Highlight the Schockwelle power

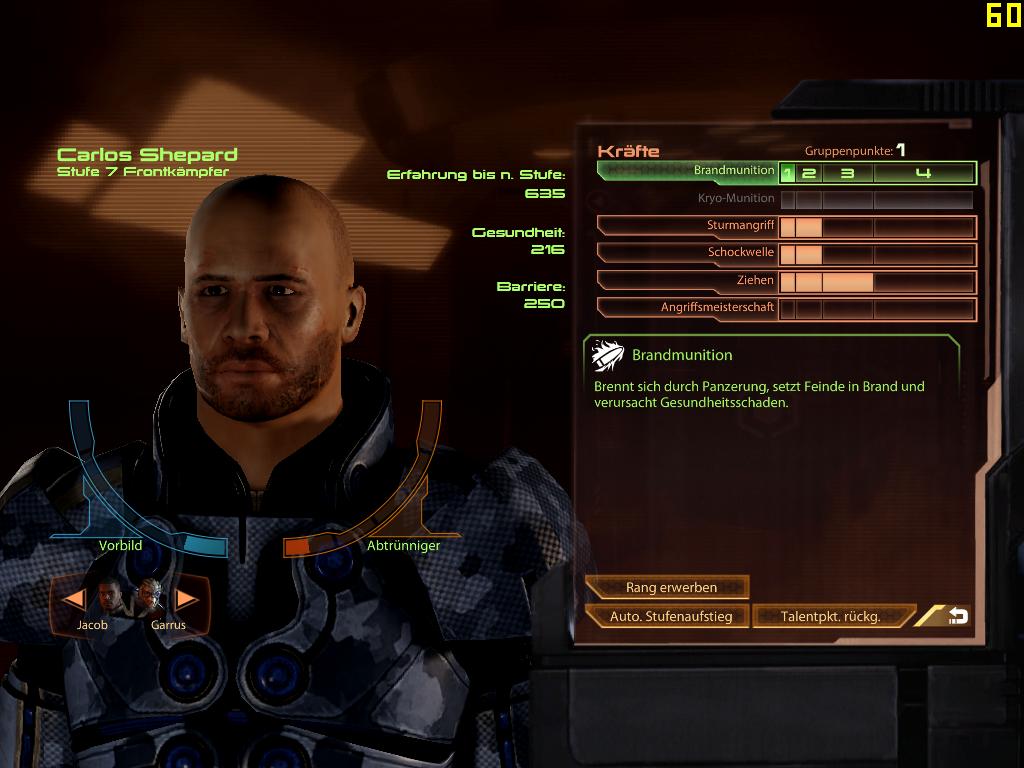[690, 253]
